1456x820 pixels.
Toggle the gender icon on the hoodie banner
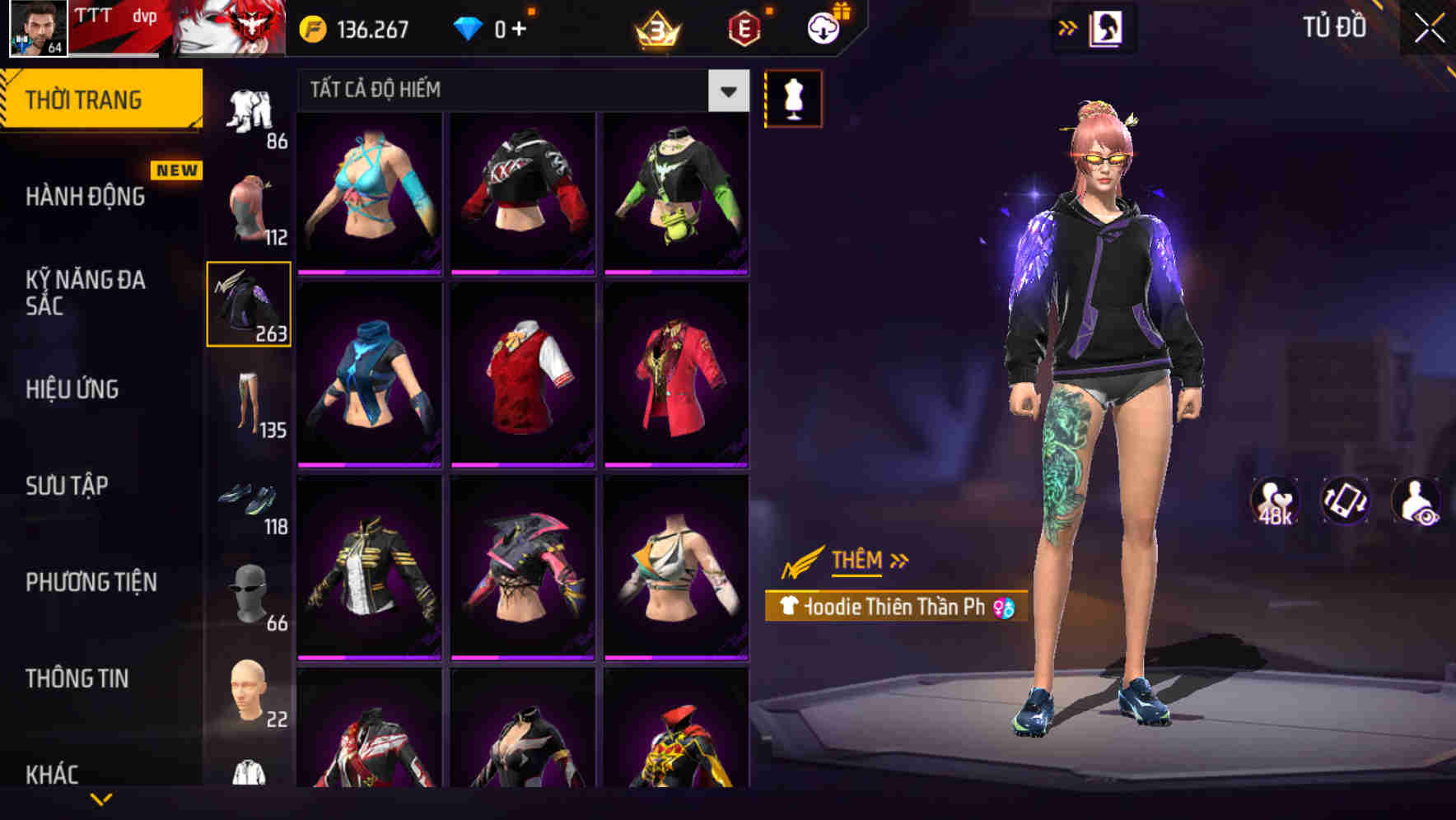click(x=1006, y=608)
